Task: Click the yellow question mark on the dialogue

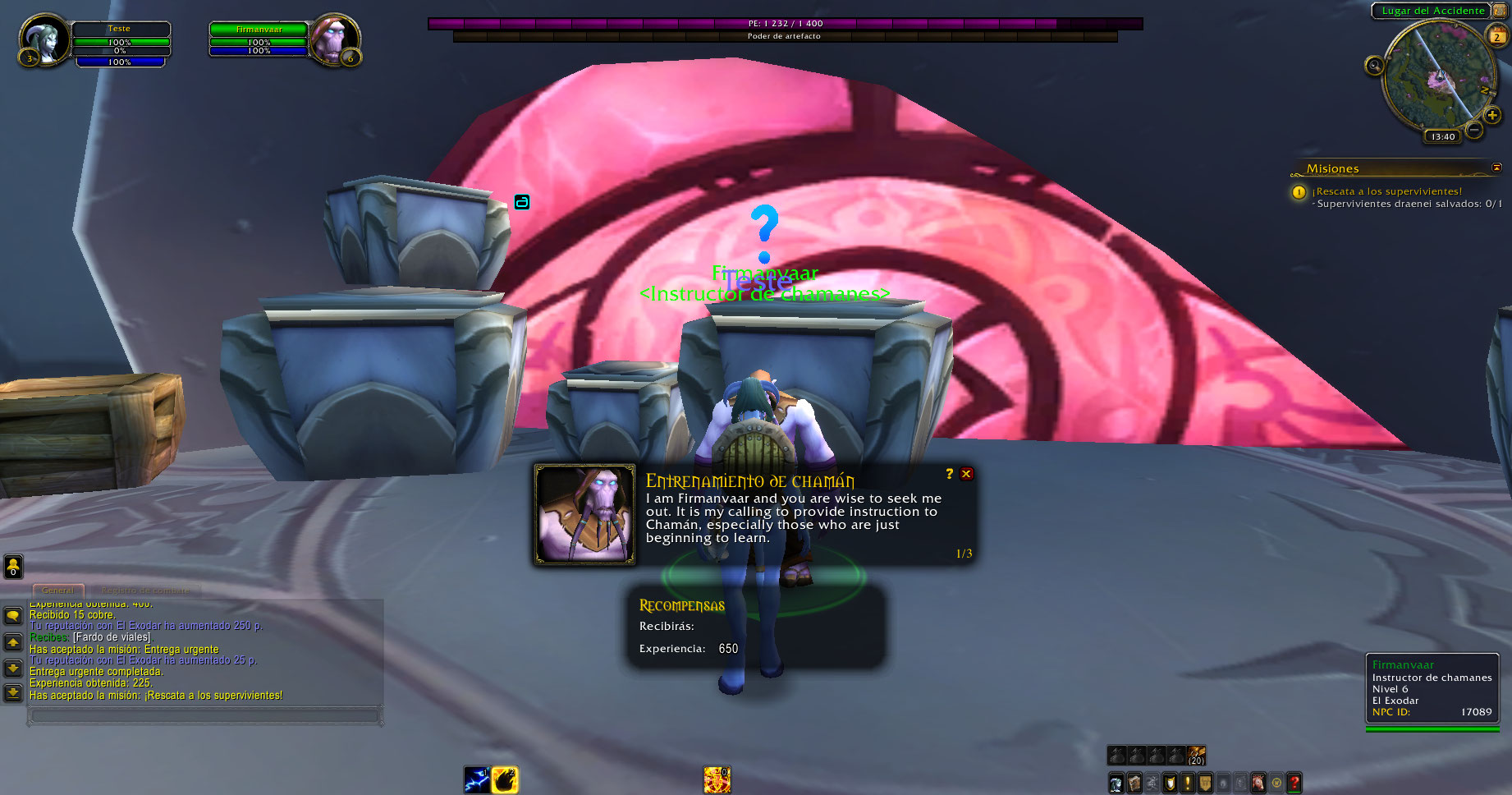Action: tap(950, 474)
